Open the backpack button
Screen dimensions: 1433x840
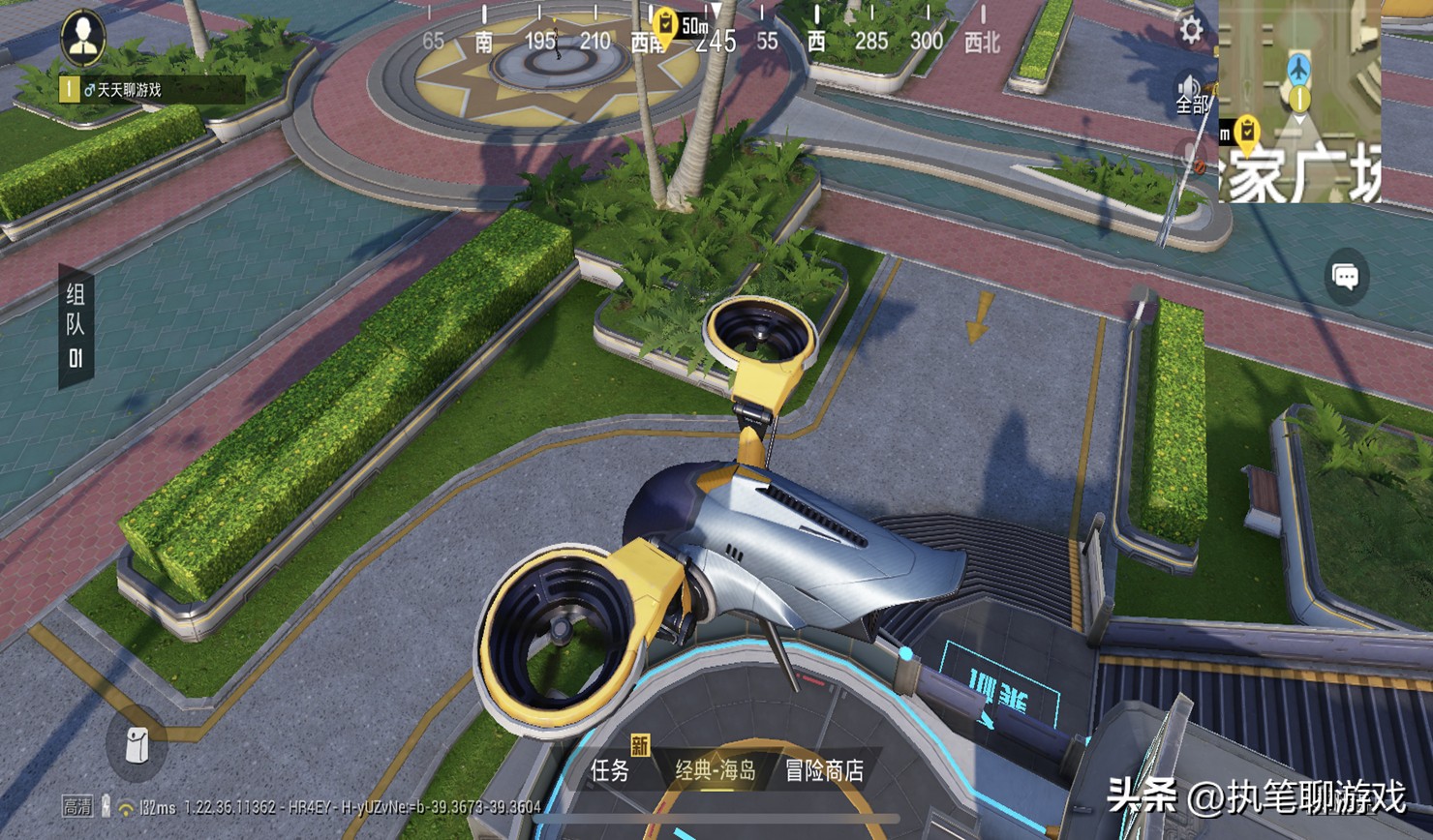coord(137,744)
